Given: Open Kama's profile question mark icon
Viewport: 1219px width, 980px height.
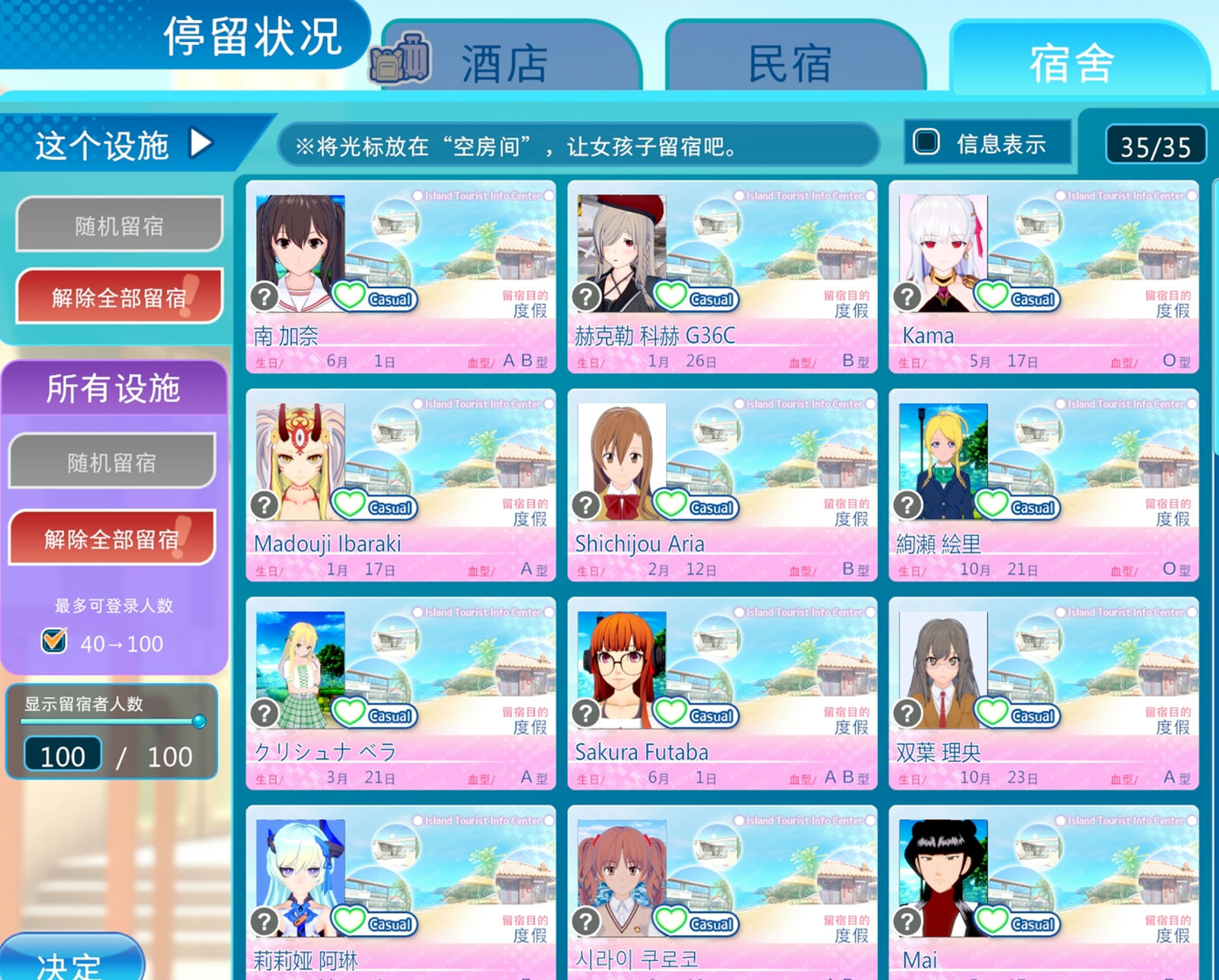Looking at the screenshot, I should (907, 296).
